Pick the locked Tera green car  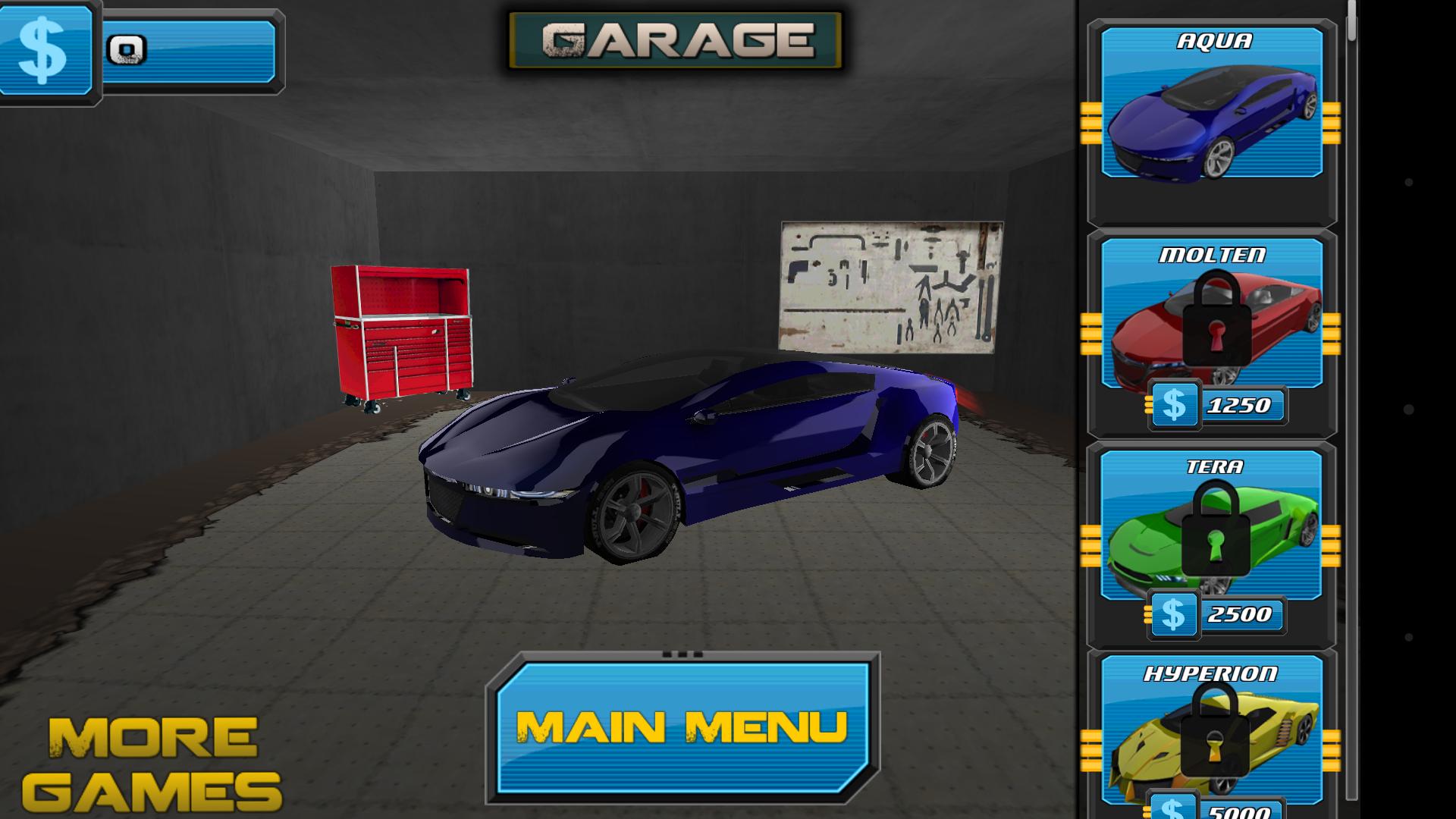(x=1211, y=527)
